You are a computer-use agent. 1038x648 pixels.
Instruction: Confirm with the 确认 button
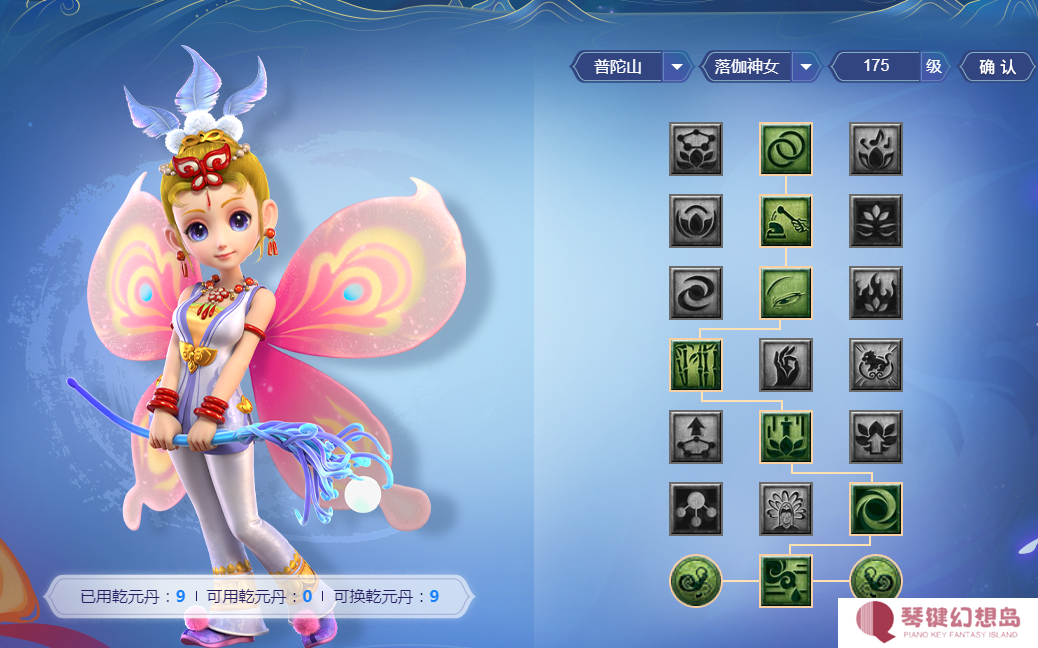(x=997, y=67)
